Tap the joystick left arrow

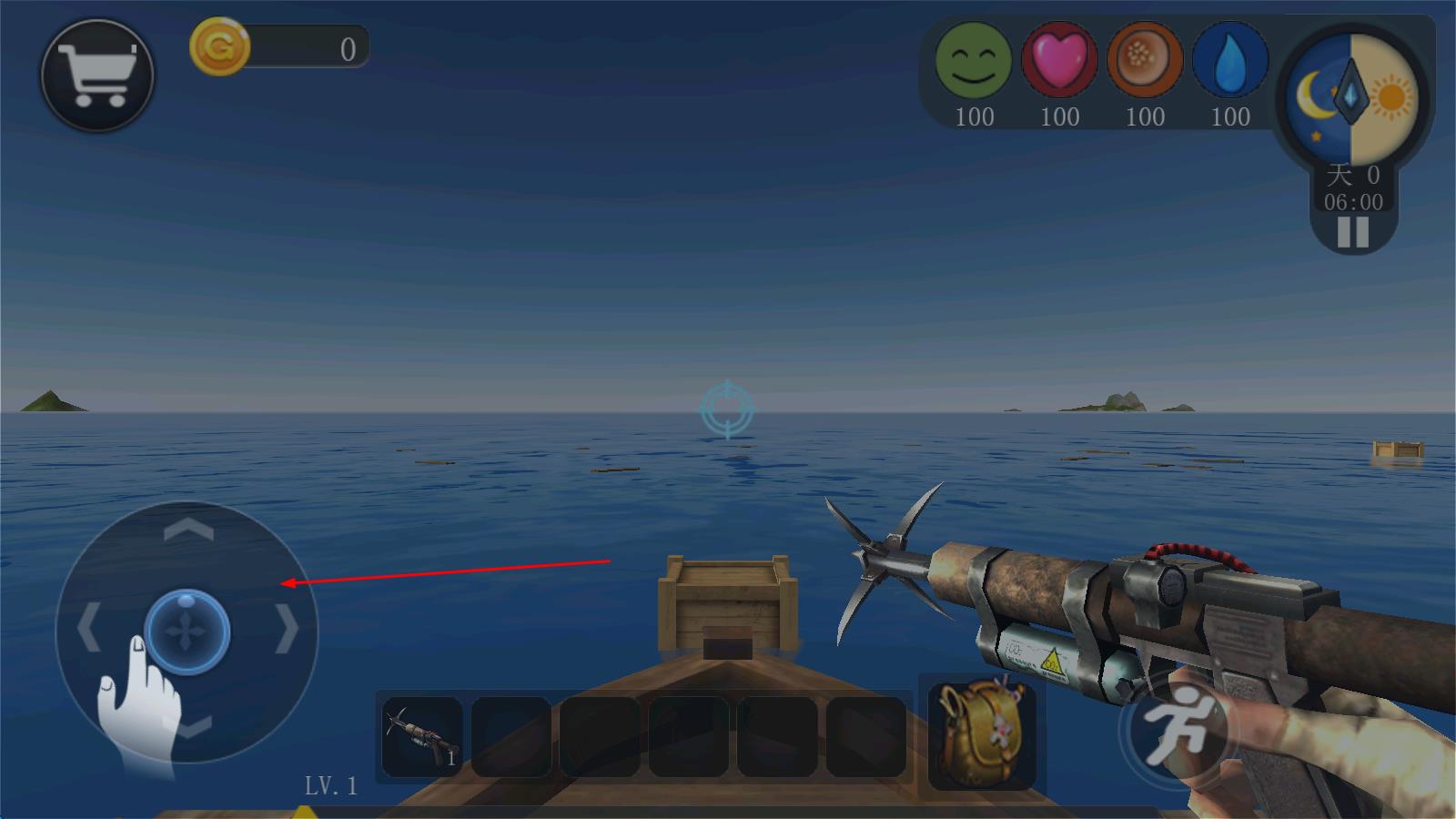tap(87, 629)
